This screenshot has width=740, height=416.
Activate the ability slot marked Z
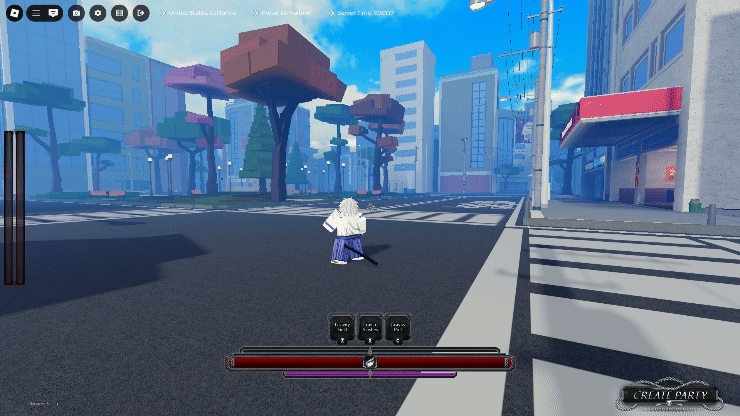(342, 329)
